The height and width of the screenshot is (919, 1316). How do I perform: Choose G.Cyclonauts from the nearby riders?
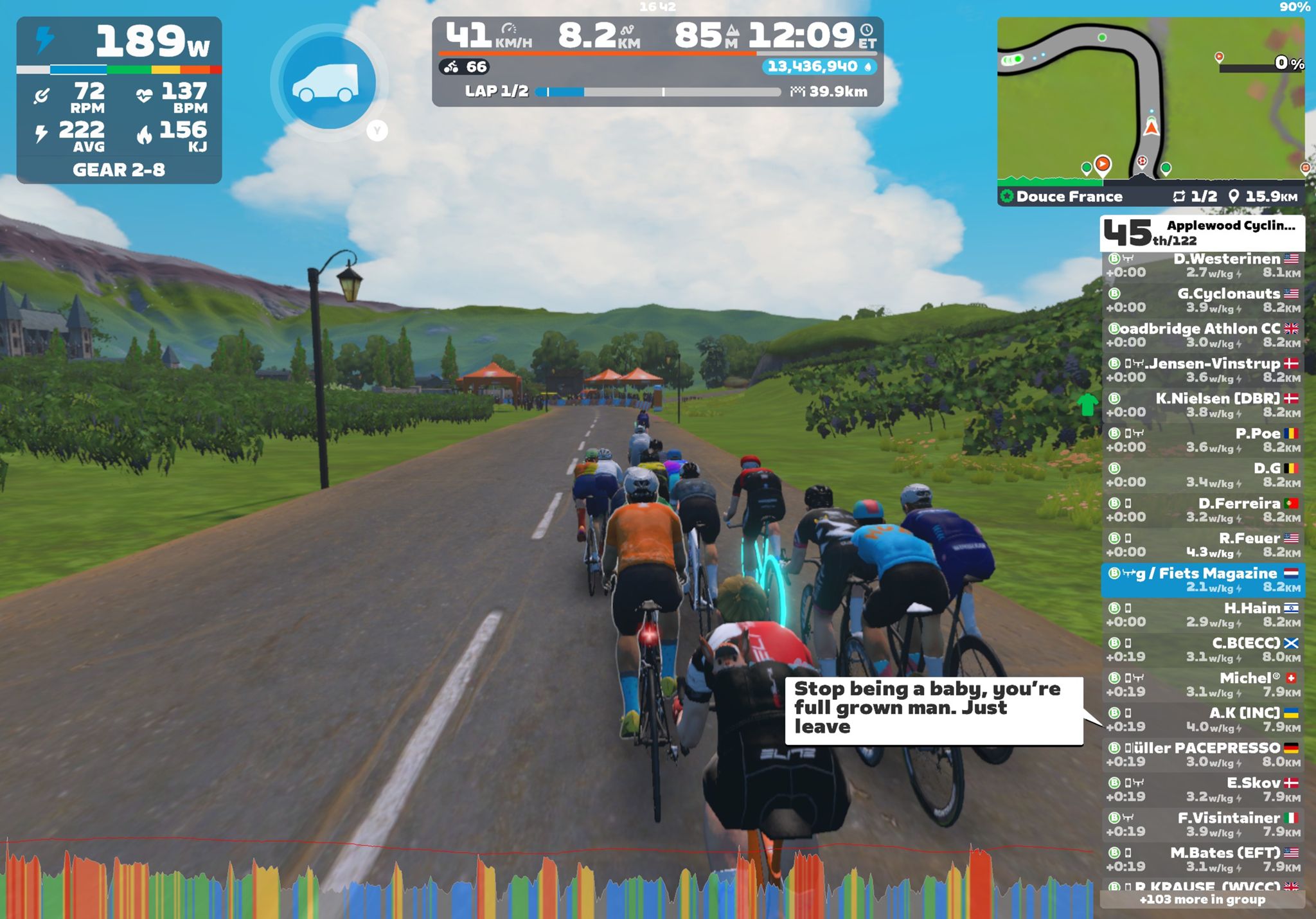(1202, 300)
